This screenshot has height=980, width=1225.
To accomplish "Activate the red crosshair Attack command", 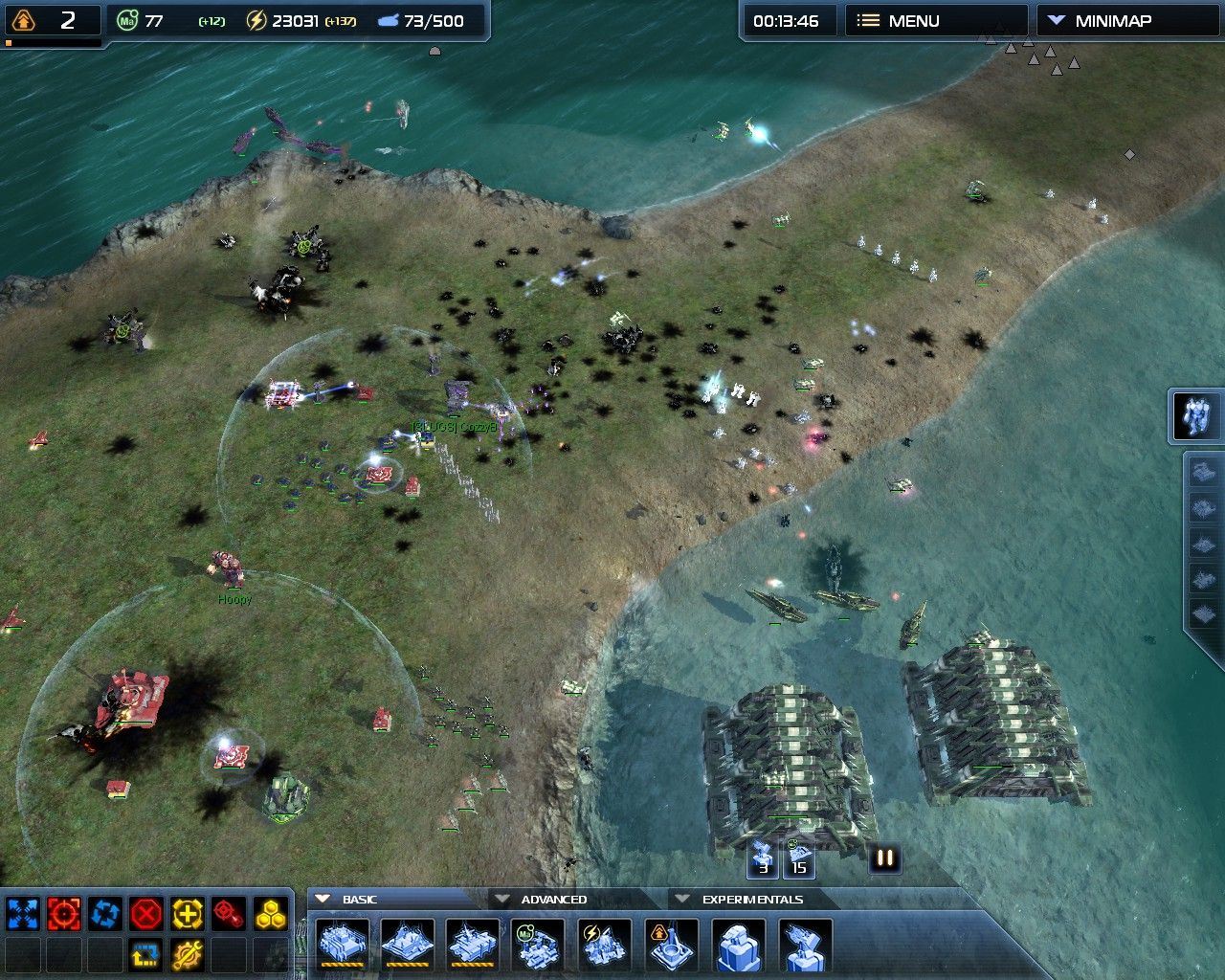I will 64,914.
